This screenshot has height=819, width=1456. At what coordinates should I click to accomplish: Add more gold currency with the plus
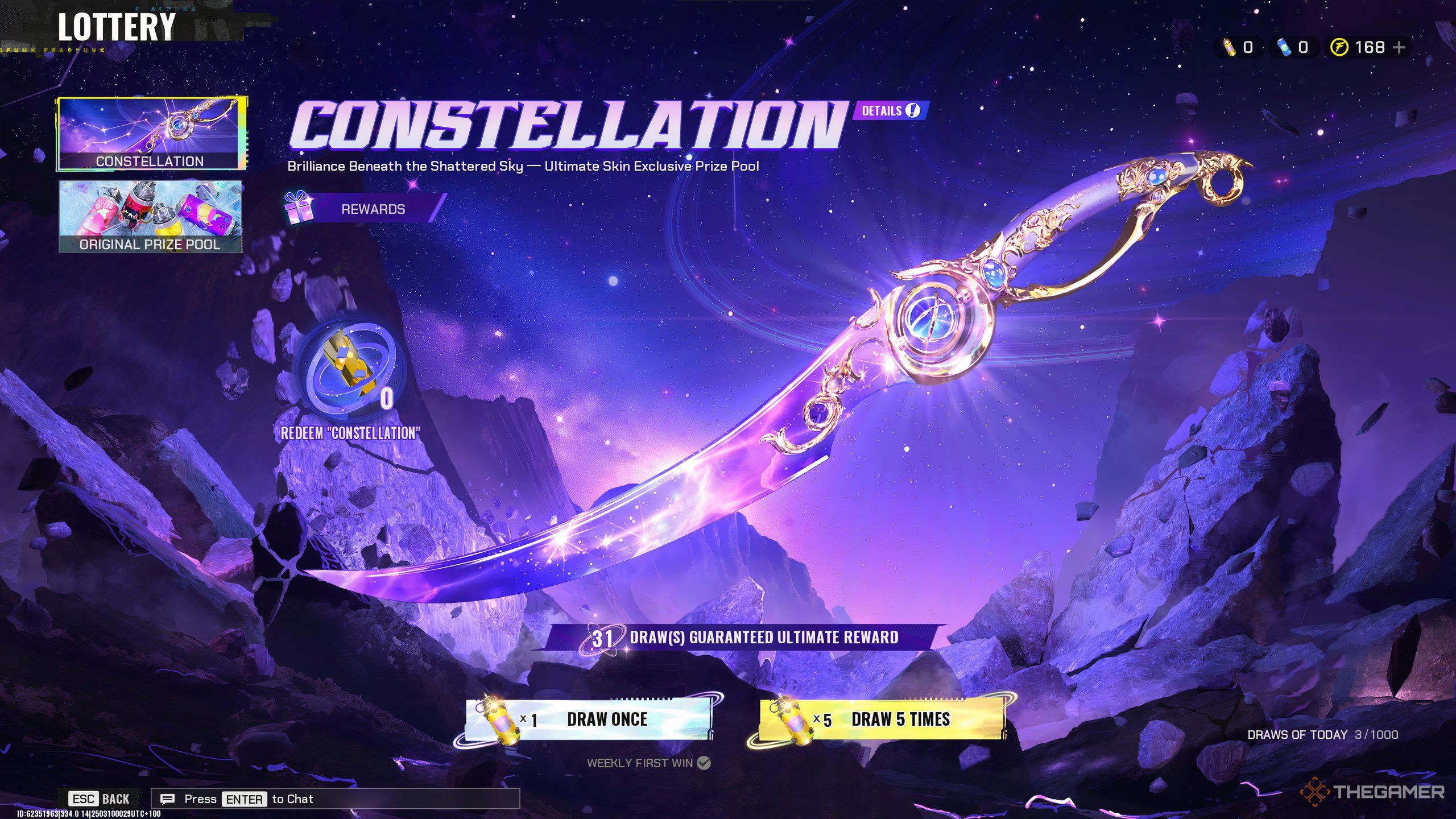(1400, 47)
